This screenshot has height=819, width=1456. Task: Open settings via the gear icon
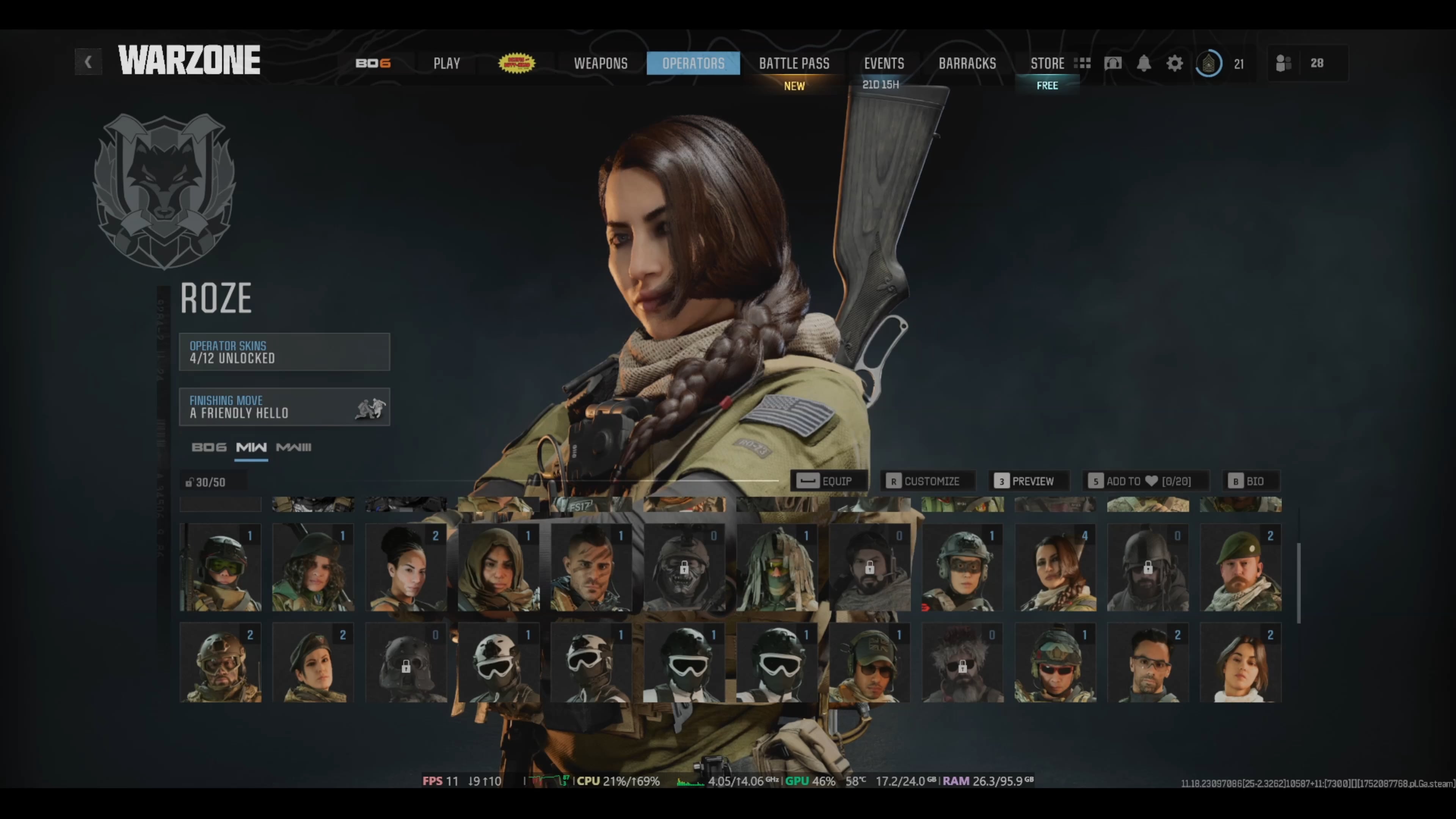pos(1175,63)
